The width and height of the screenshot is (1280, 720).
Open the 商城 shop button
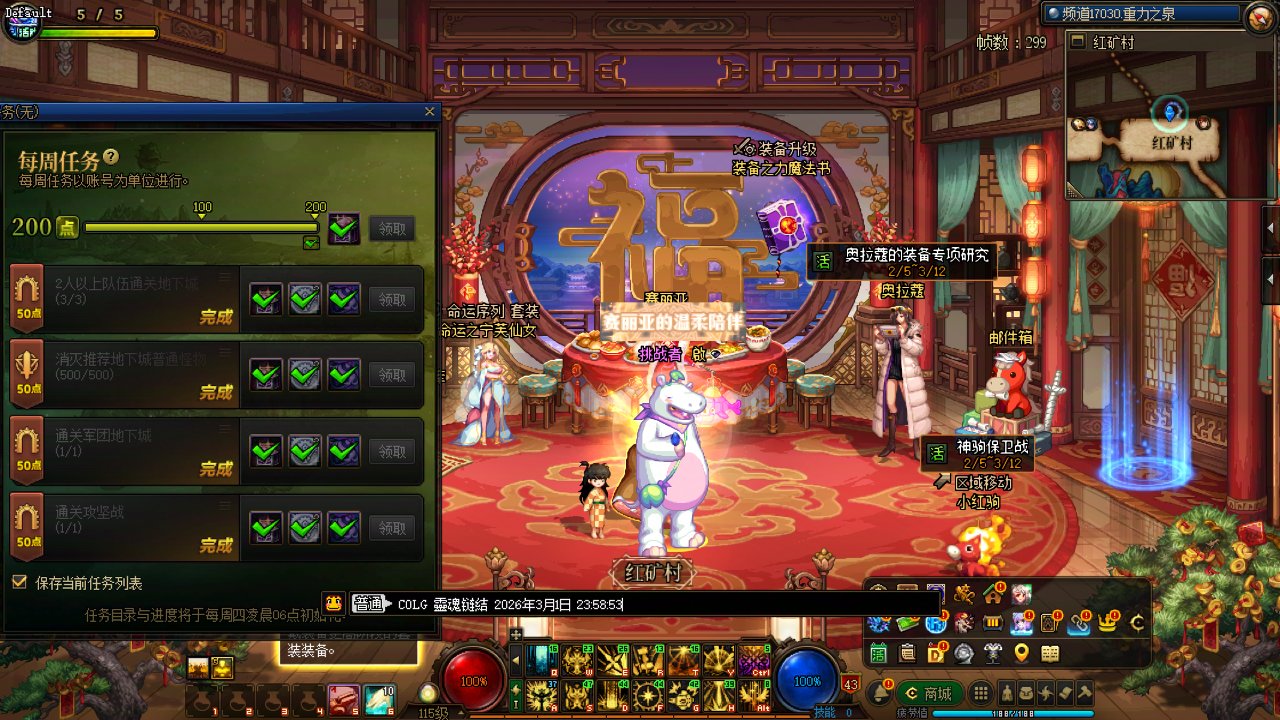click(929, 693)
